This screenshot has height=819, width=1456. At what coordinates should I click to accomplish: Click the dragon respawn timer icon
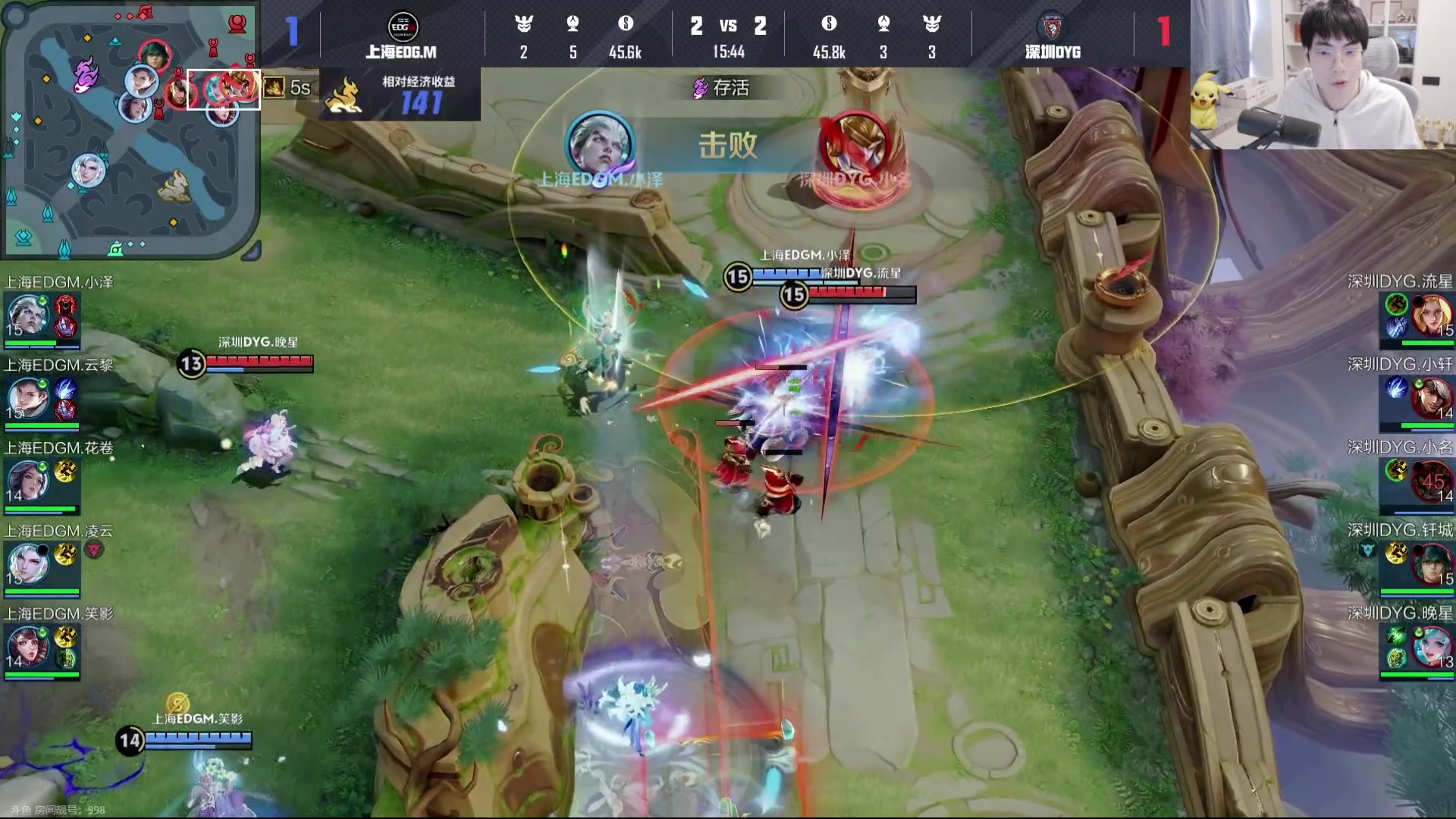click(x=275, y=88)
